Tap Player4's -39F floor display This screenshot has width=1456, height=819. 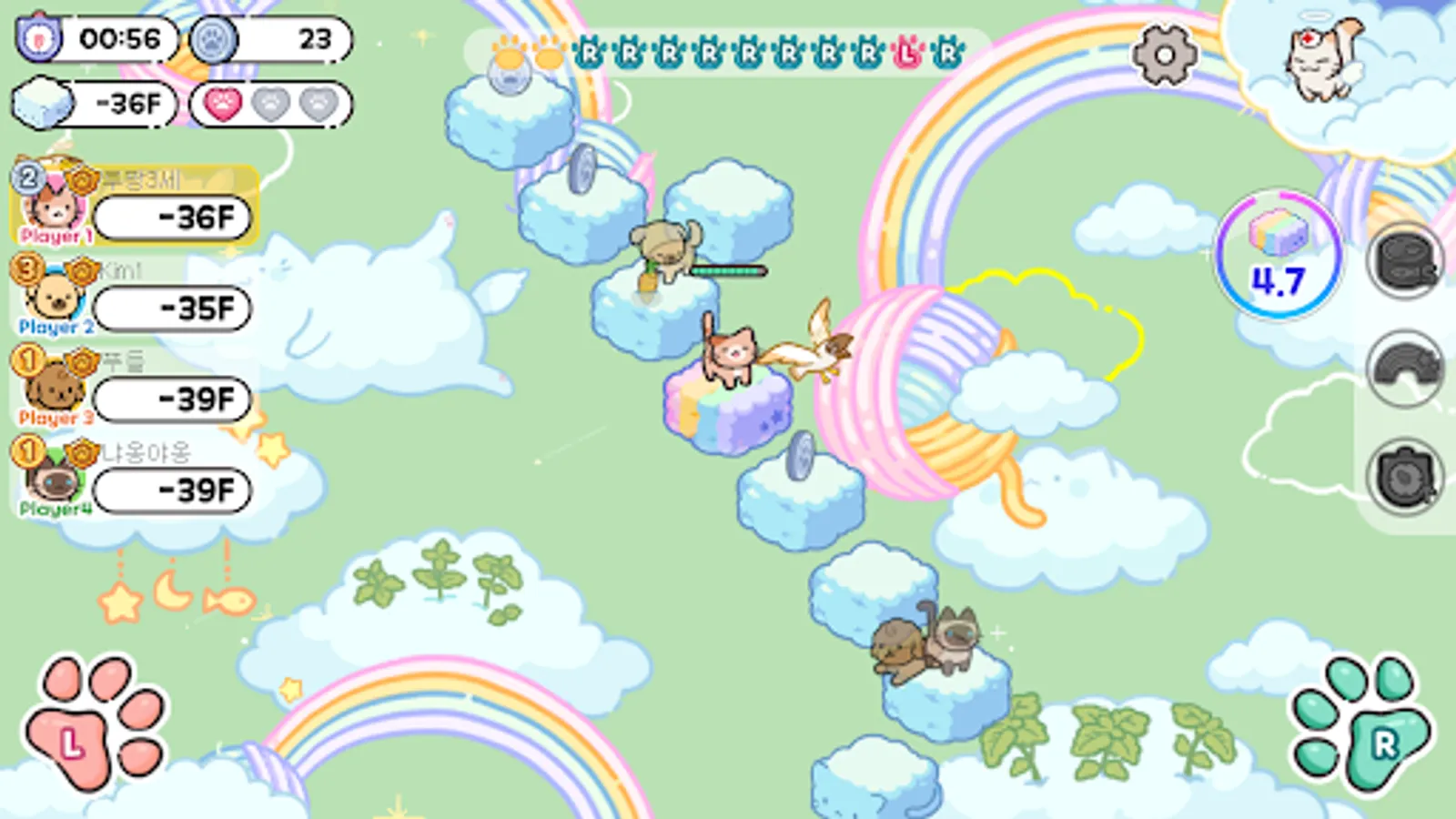click(x=173, y=489)
